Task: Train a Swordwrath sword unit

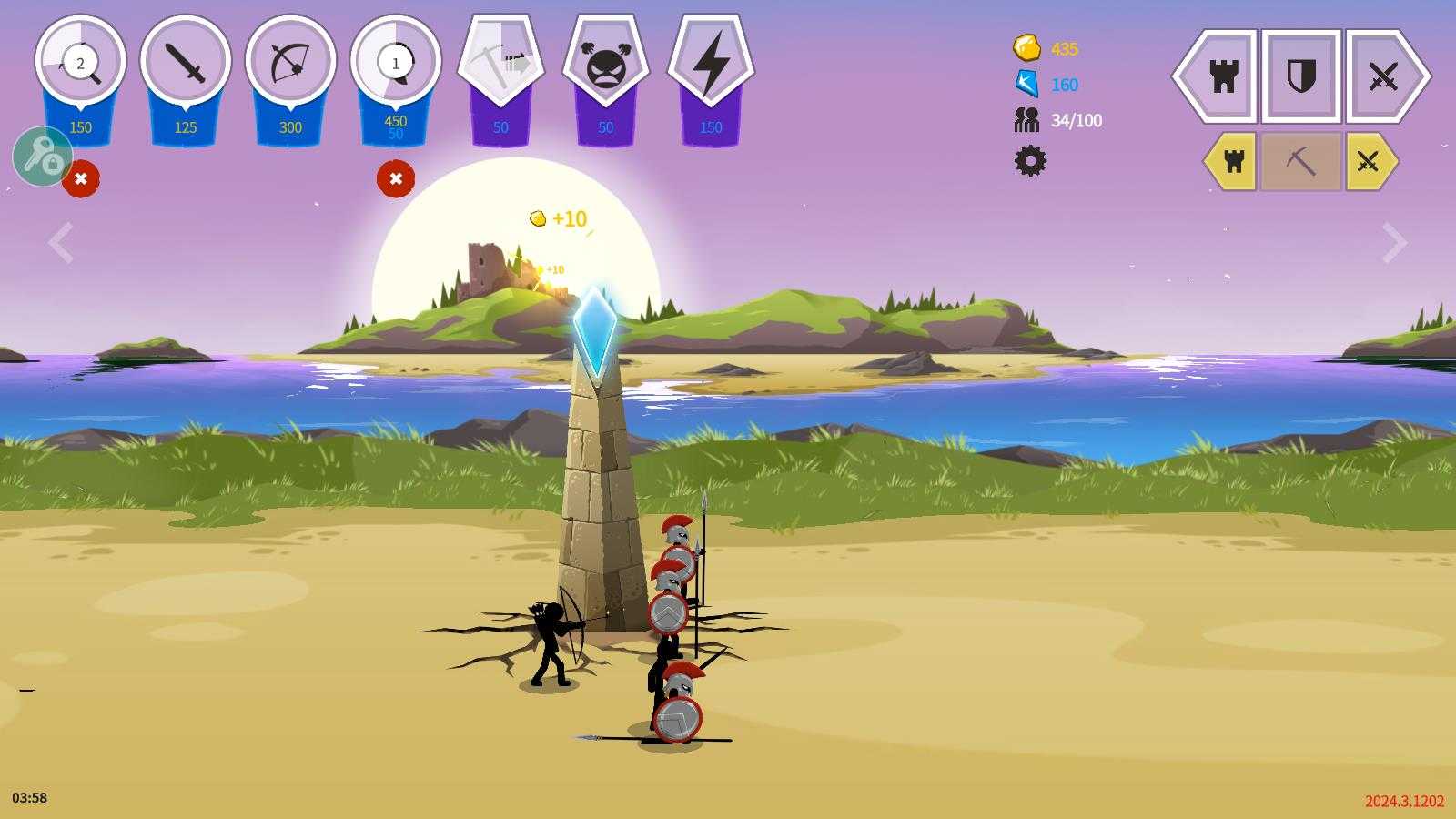Action: (186, 63)
